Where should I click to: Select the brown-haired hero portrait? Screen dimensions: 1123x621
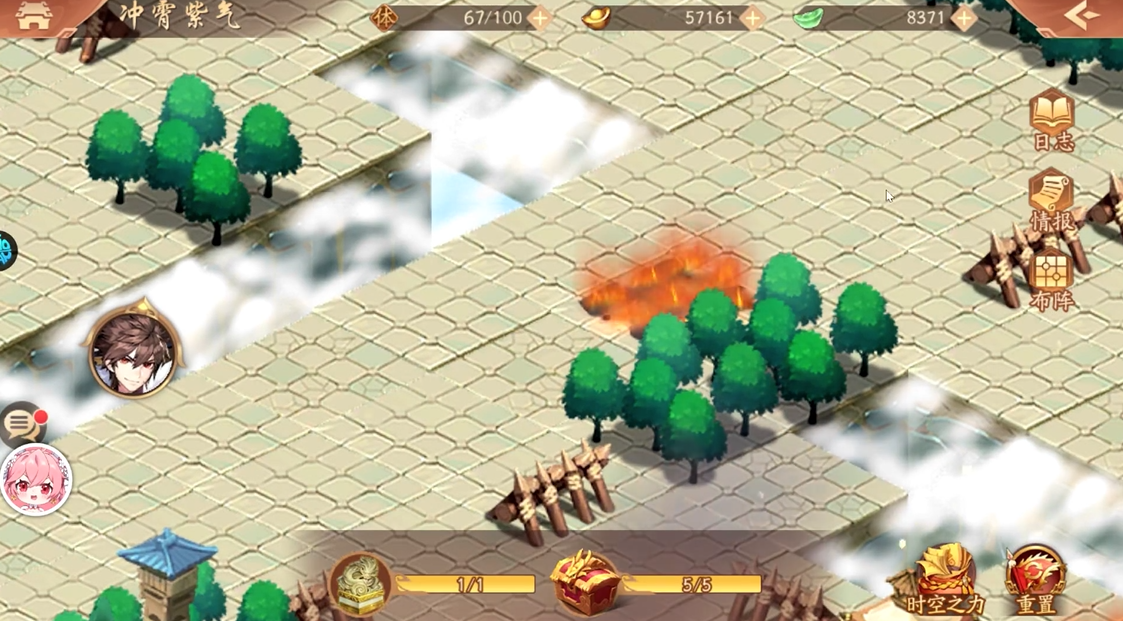pos(133,352)
